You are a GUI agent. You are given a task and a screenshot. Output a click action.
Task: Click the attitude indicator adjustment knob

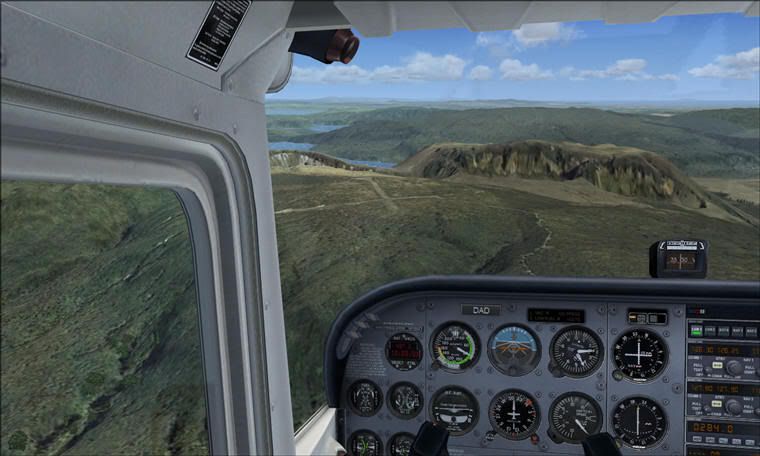(x=515, y=371)
